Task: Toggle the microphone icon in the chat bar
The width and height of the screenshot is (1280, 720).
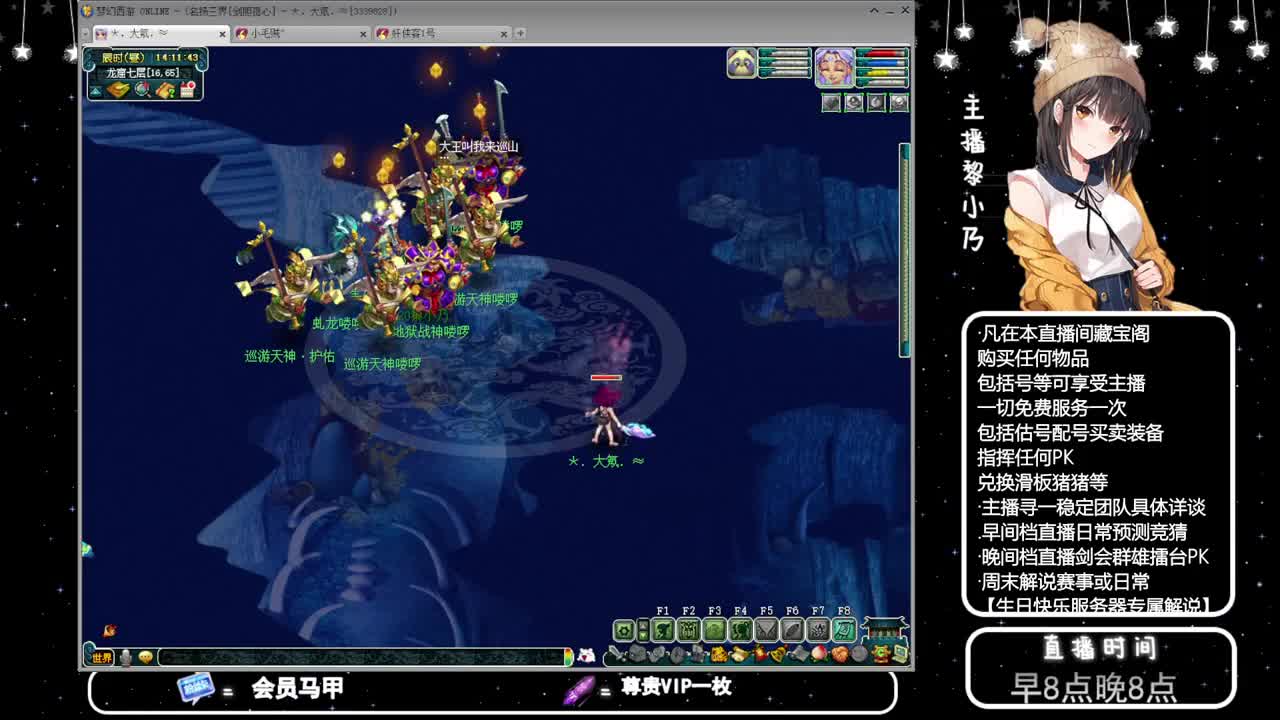Action: point(125,658)
